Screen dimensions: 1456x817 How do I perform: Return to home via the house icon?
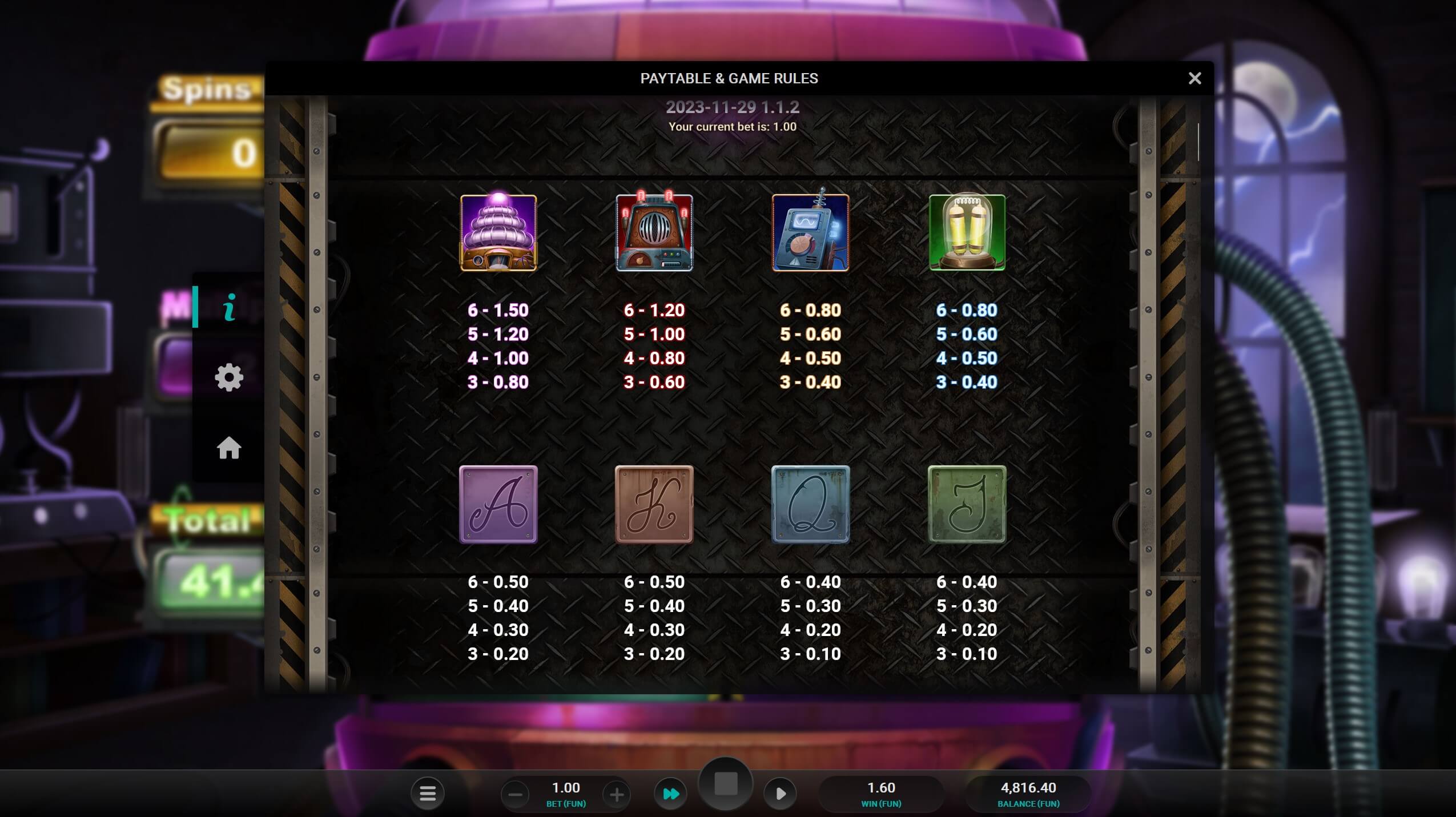[x=229, y=449]
